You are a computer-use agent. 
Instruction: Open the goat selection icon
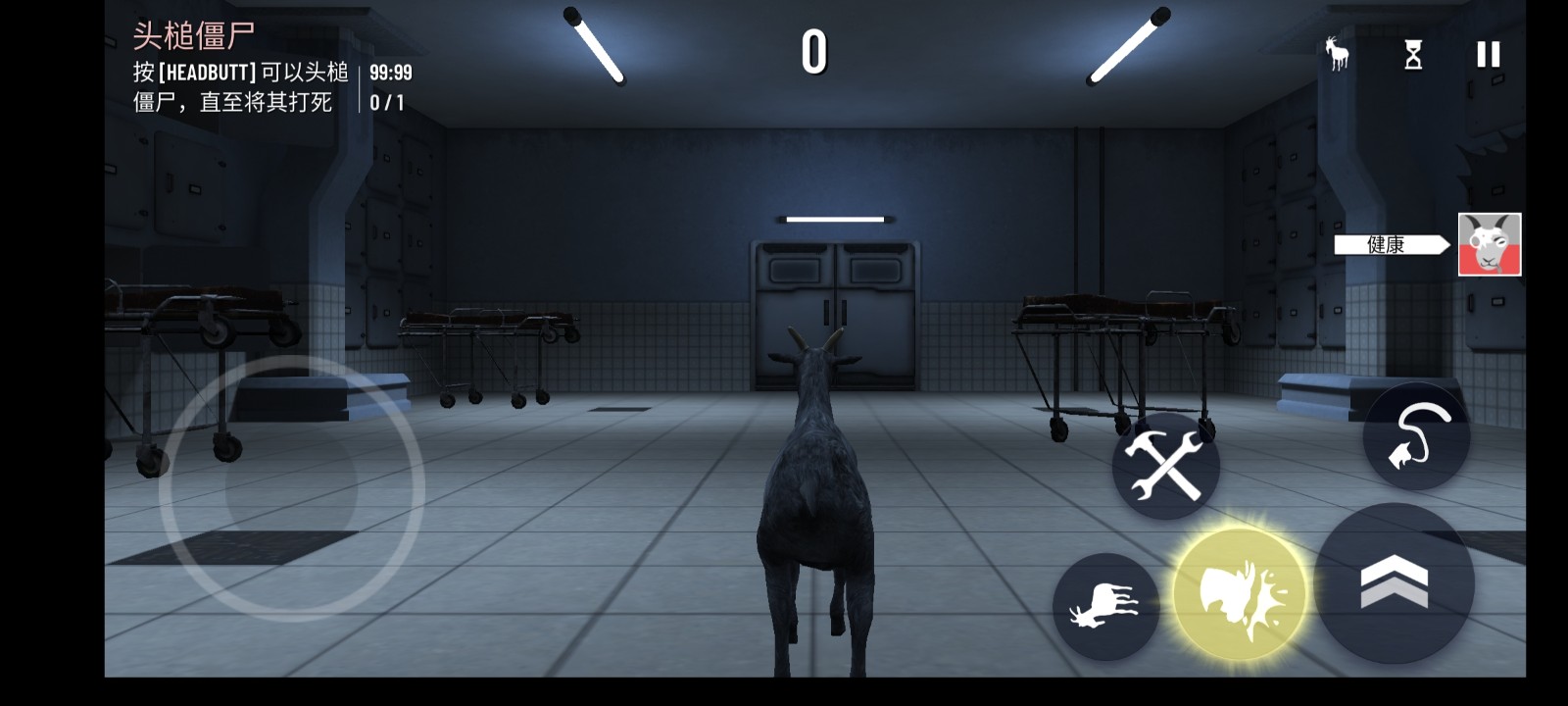coord(1337,54)
